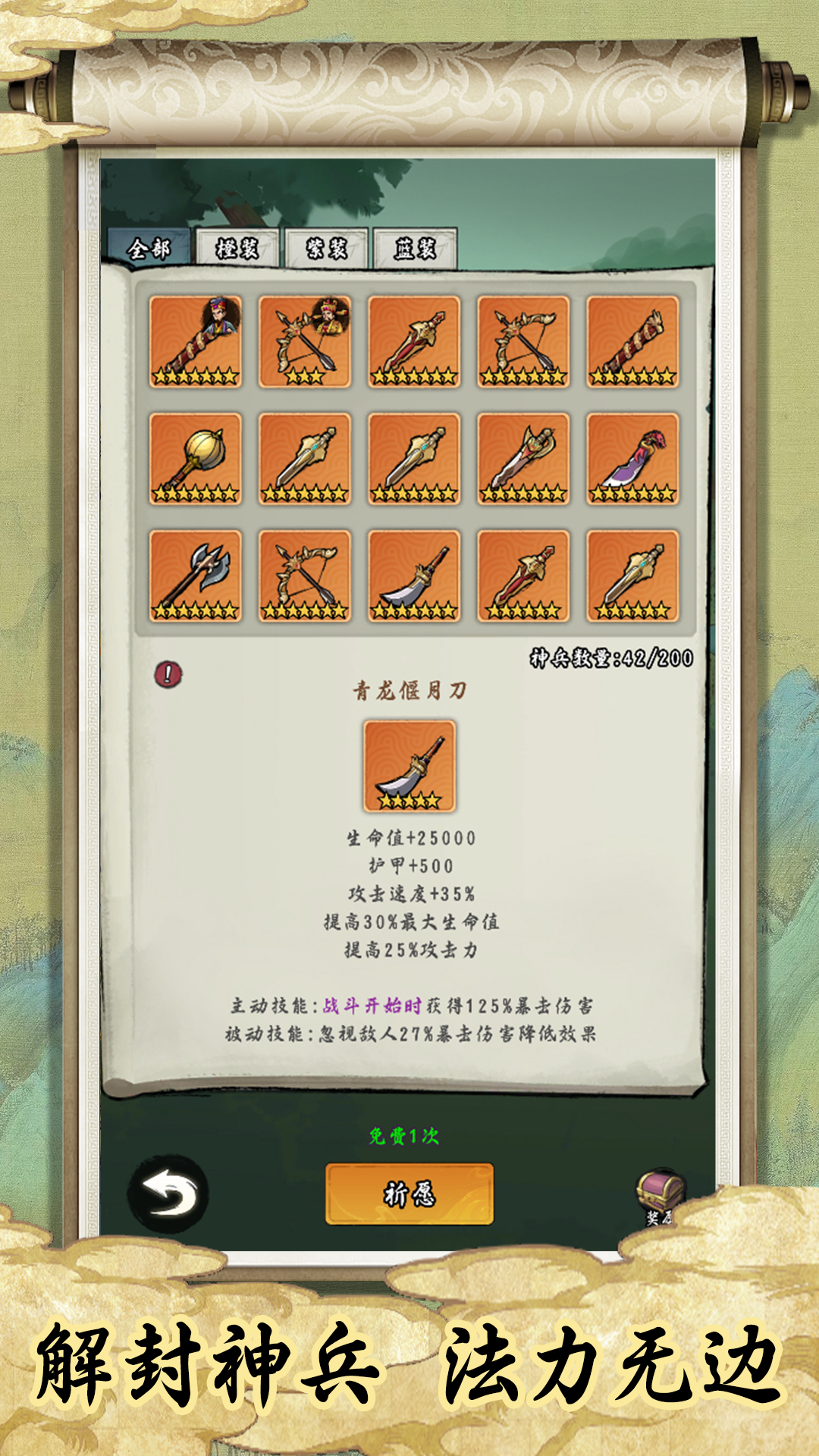Tap the red exclamation info icon

pos(168,673)
